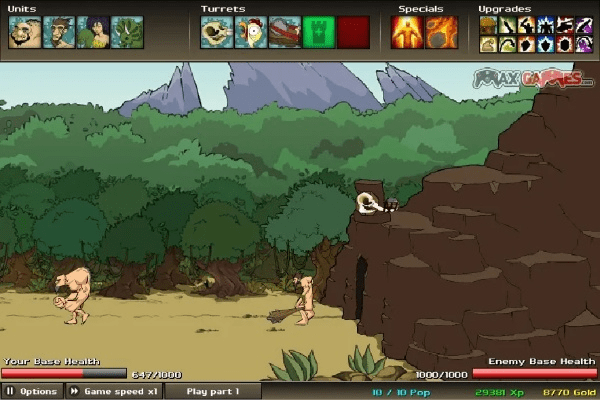Screen dimensions: 600x400
Task: Activate the glowing fiery figure special
Action: tap(408, 32)
